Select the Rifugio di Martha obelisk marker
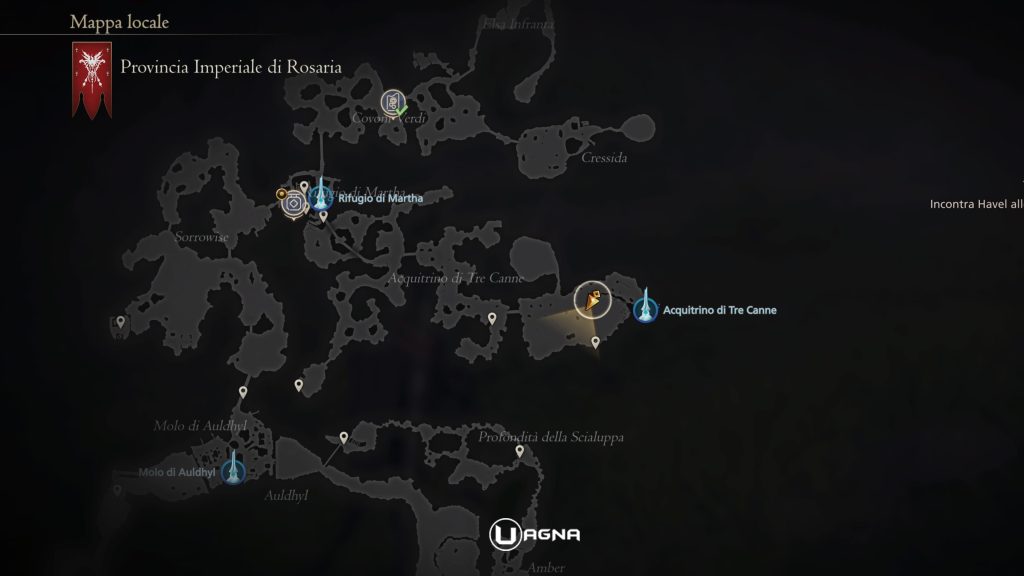1024x576 pixels. click(321, 197)
